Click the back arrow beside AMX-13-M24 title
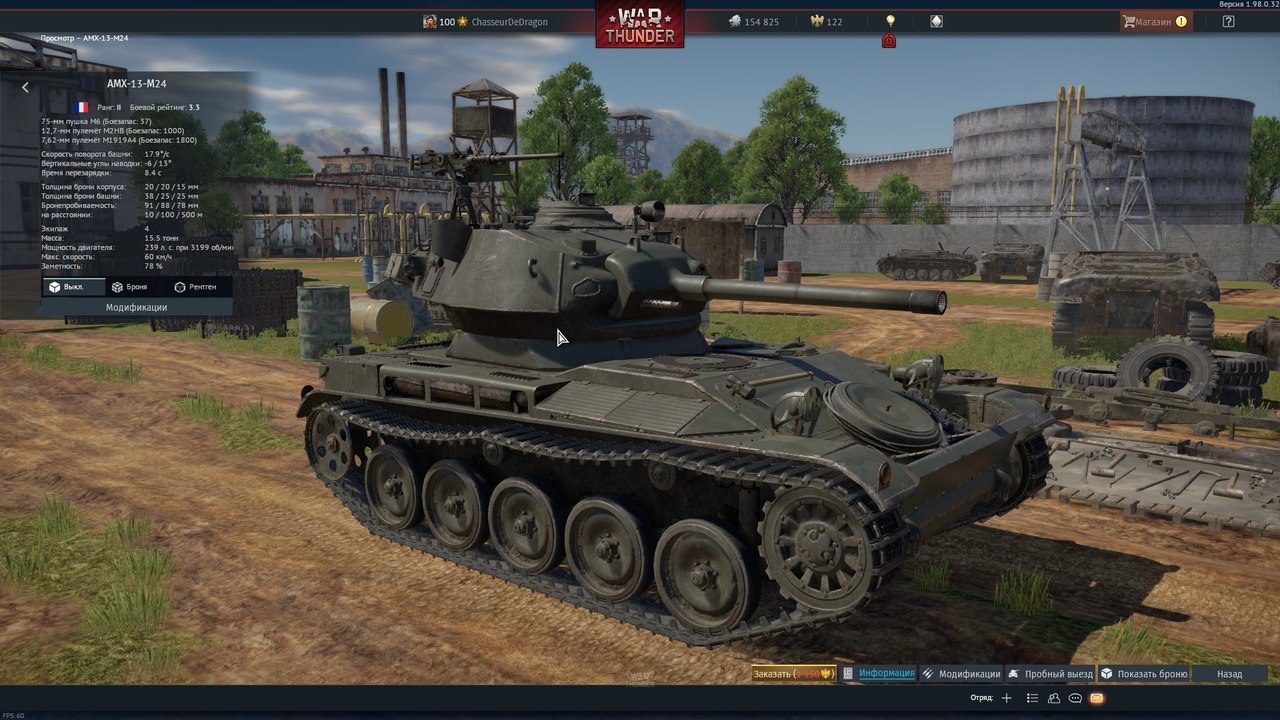Screen dimensions: 1280x720 point(25,87)
